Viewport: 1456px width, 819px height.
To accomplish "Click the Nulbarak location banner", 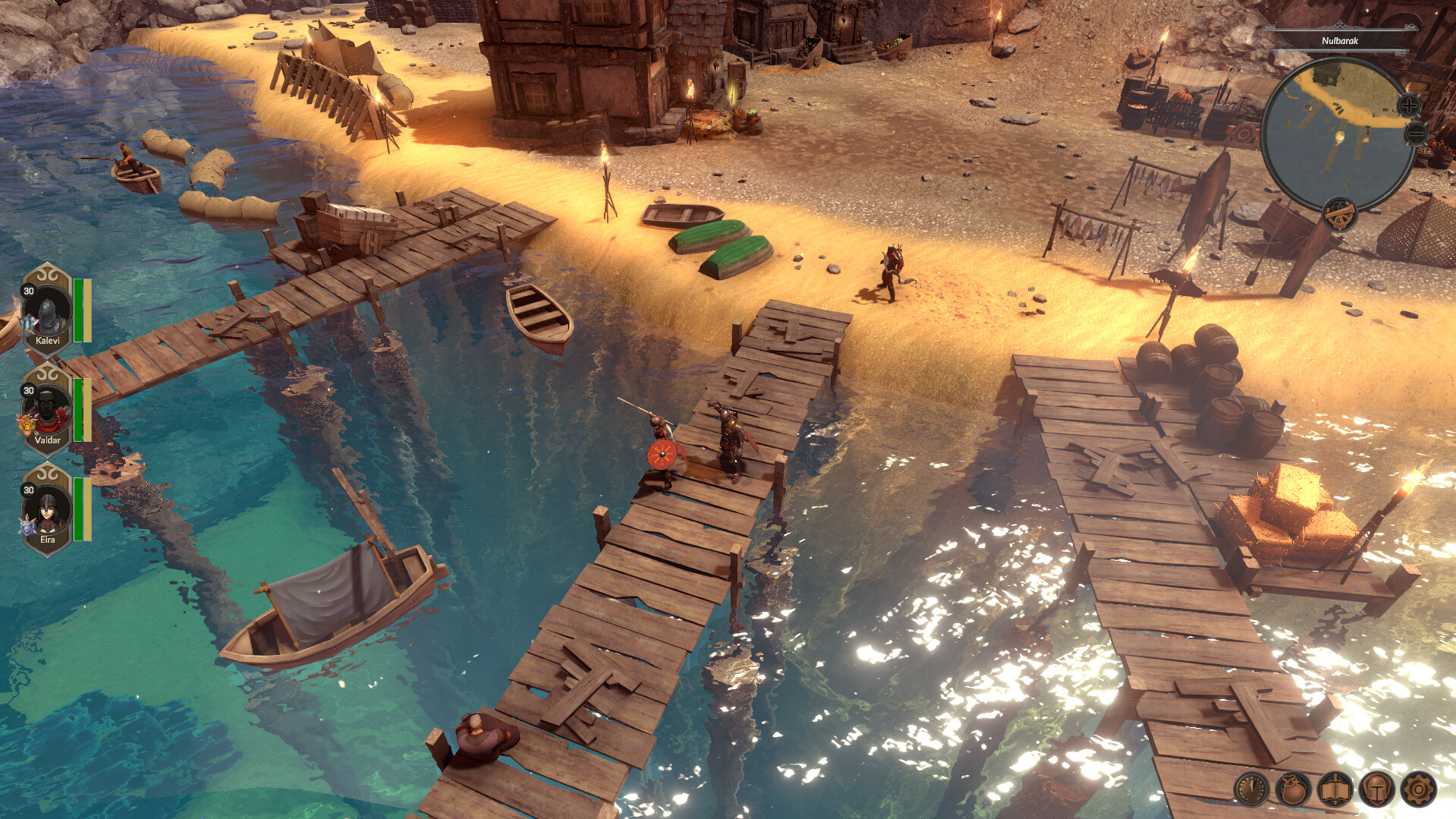I will pos(1340,41).
